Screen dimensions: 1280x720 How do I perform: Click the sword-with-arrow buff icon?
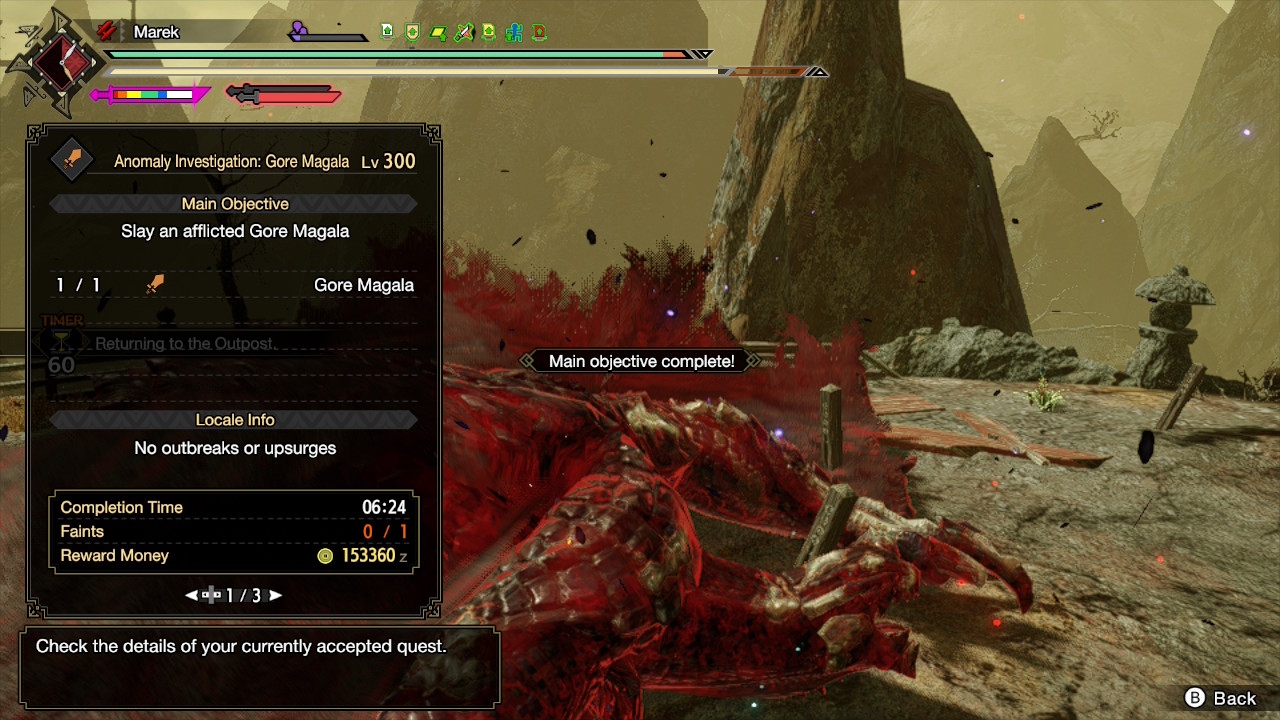pos(463,32)
